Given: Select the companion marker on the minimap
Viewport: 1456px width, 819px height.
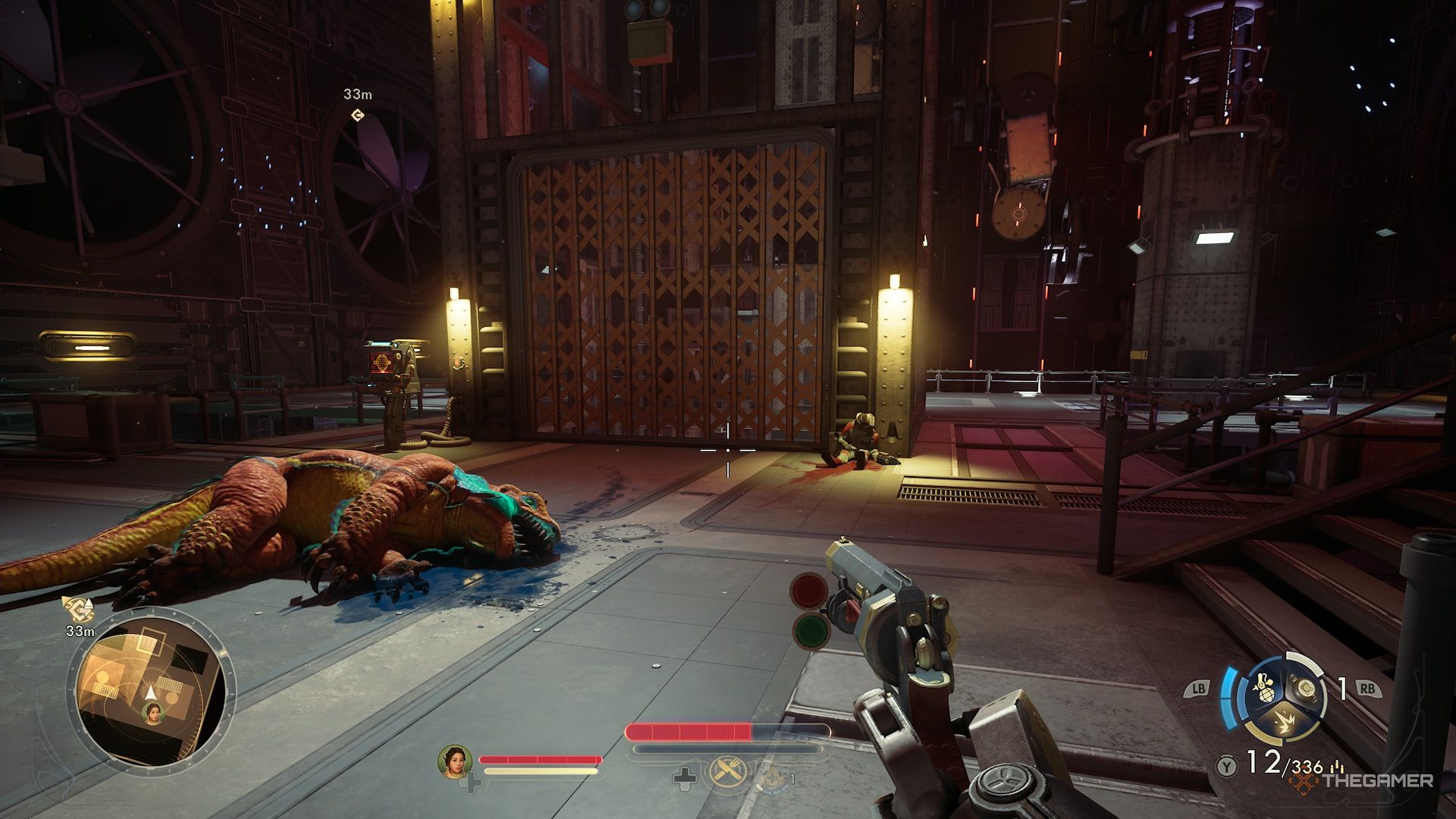Looking at the screenshot, I should click(154, 712).
